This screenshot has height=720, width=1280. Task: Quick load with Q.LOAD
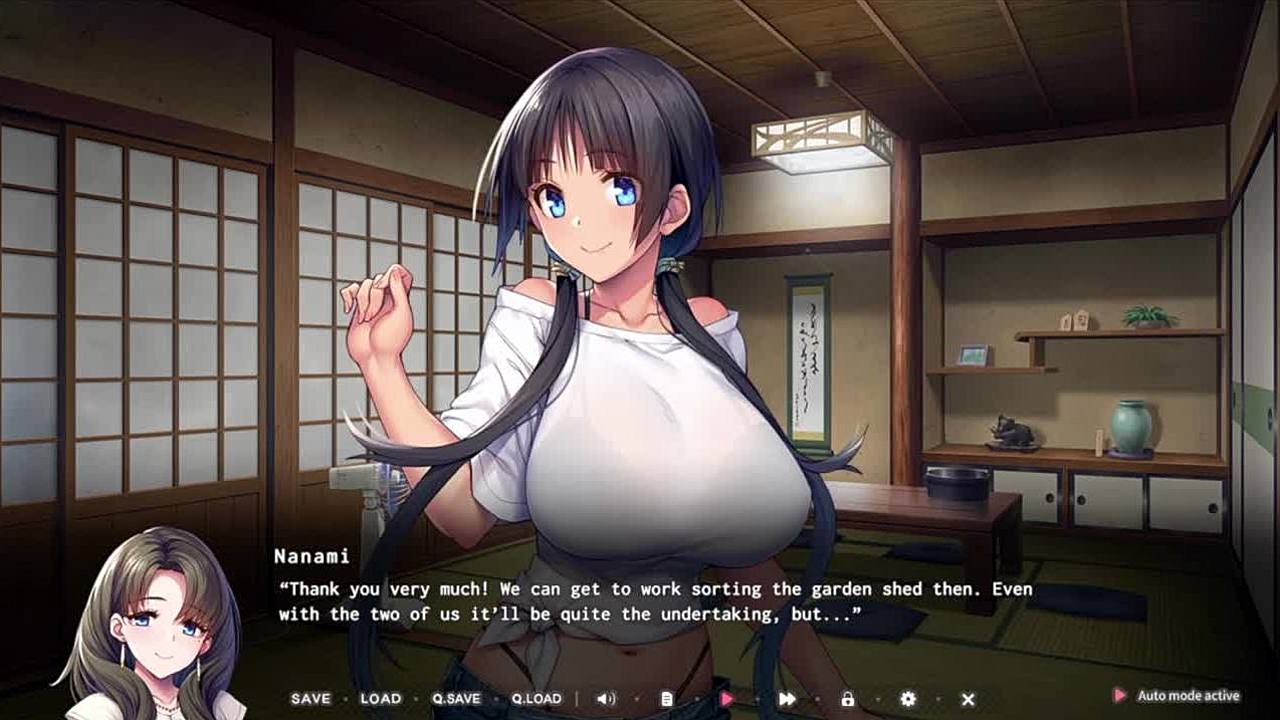[x=536, y=699]
